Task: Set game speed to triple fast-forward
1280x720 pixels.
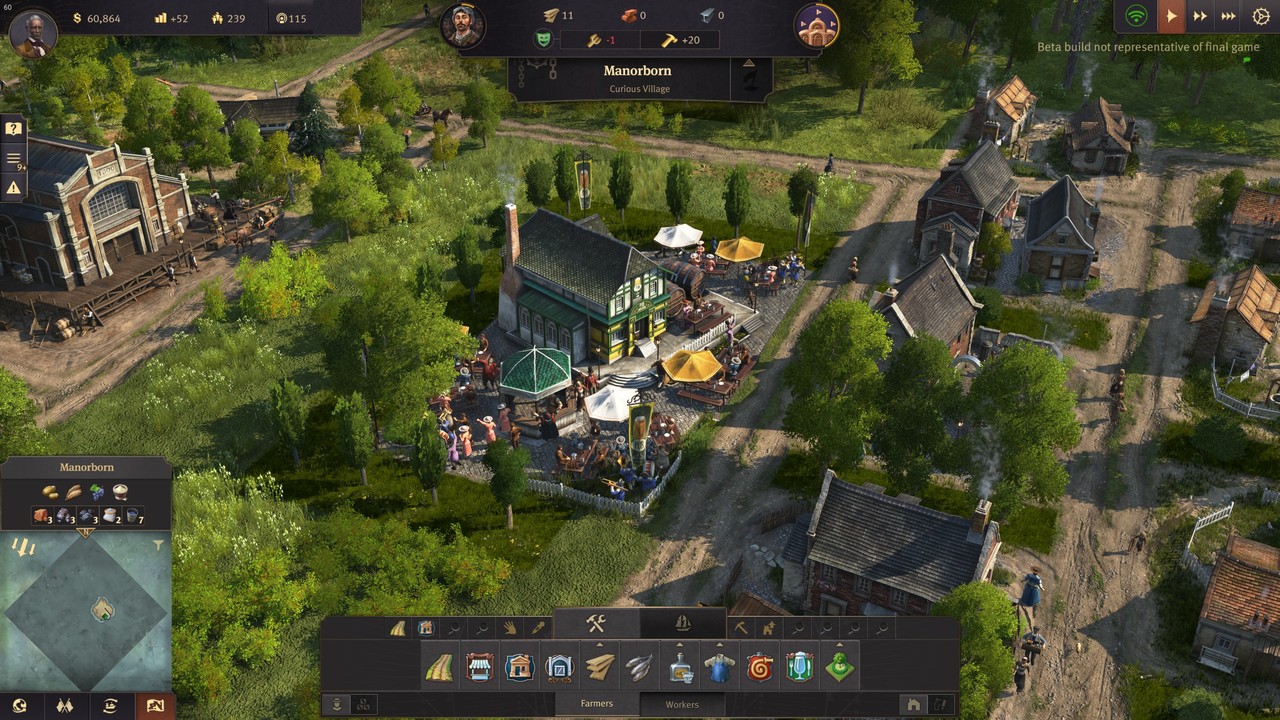Action: (x=1229, y=16)
